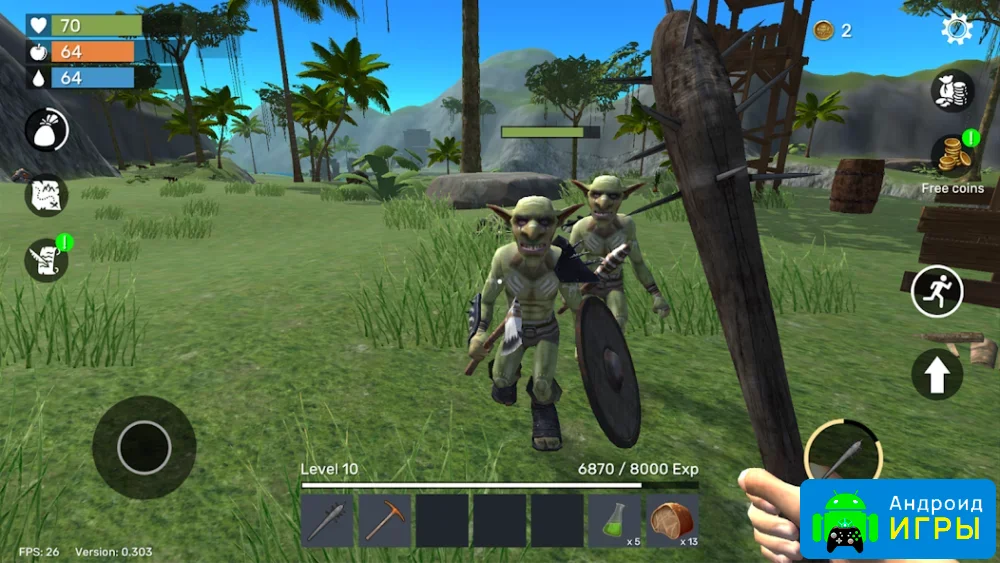Screen dimensions: 1000x563
Task: Tap the virtual movement joystick
Action: click(144, 447)
